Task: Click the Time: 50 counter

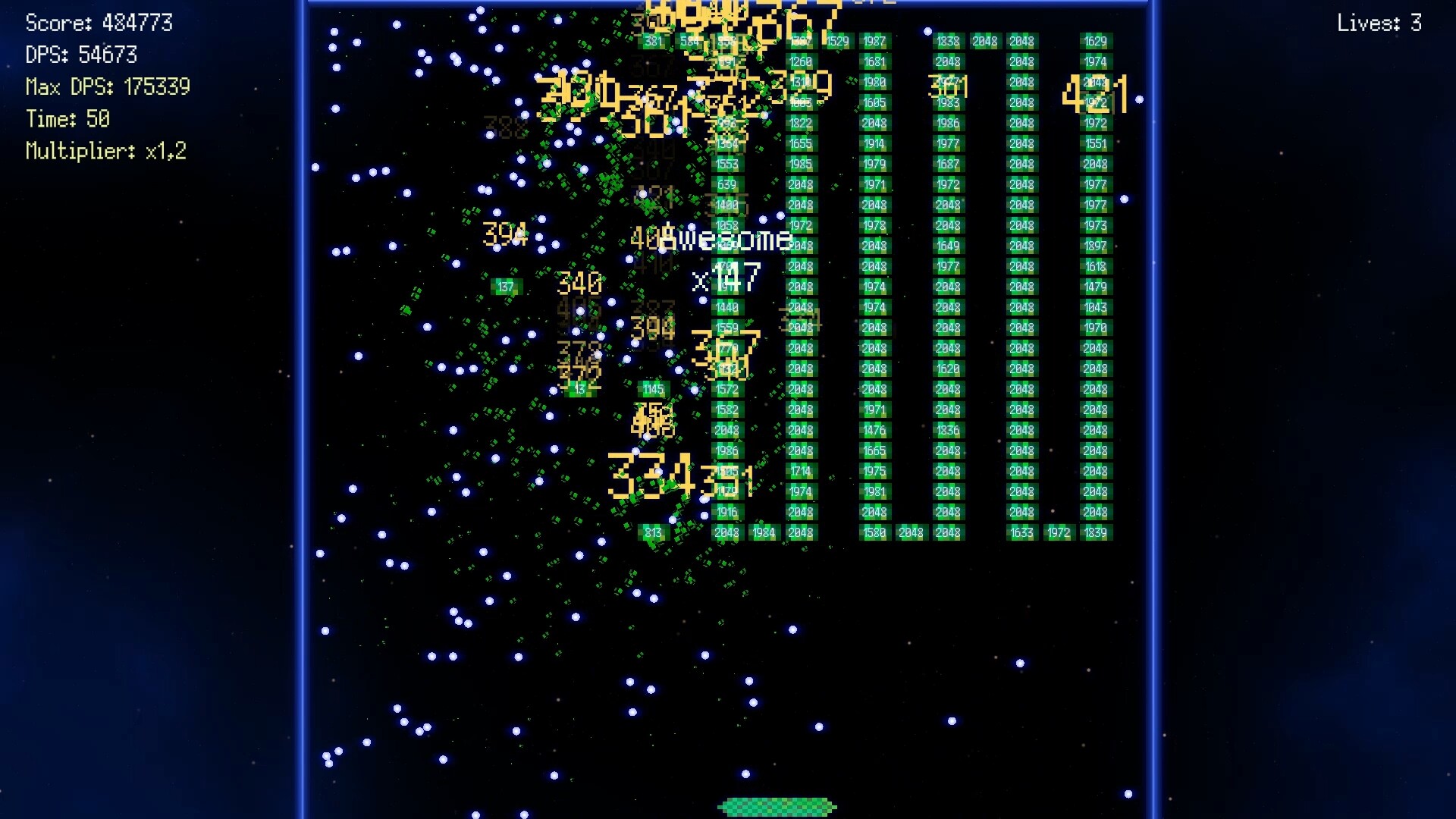Action: click(67, 119)
